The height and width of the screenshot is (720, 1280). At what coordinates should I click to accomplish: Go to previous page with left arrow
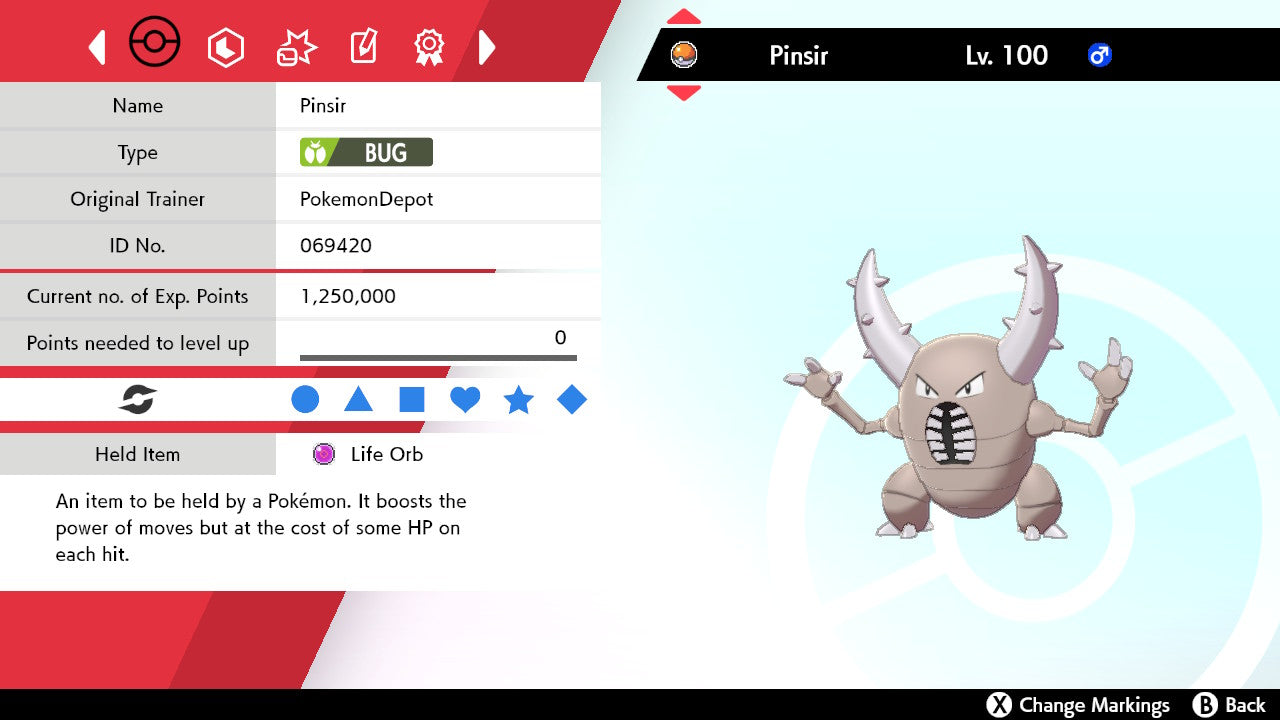click(x=97, y=47)
